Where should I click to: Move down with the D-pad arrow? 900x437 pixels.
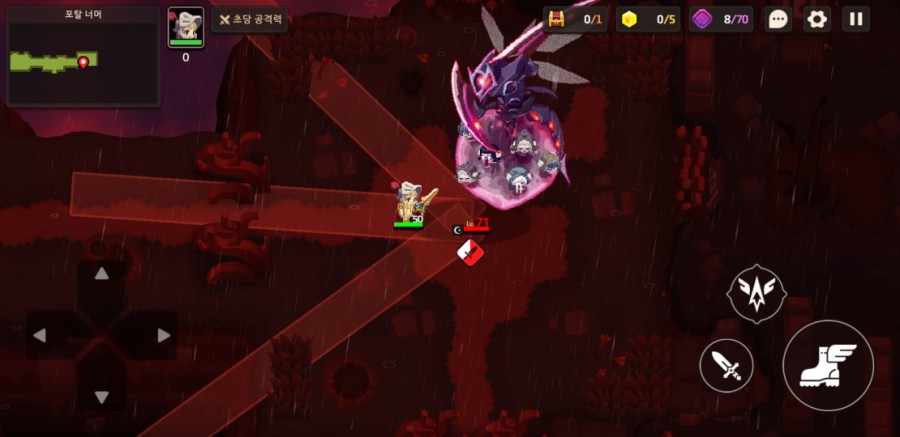click(101, 397)
